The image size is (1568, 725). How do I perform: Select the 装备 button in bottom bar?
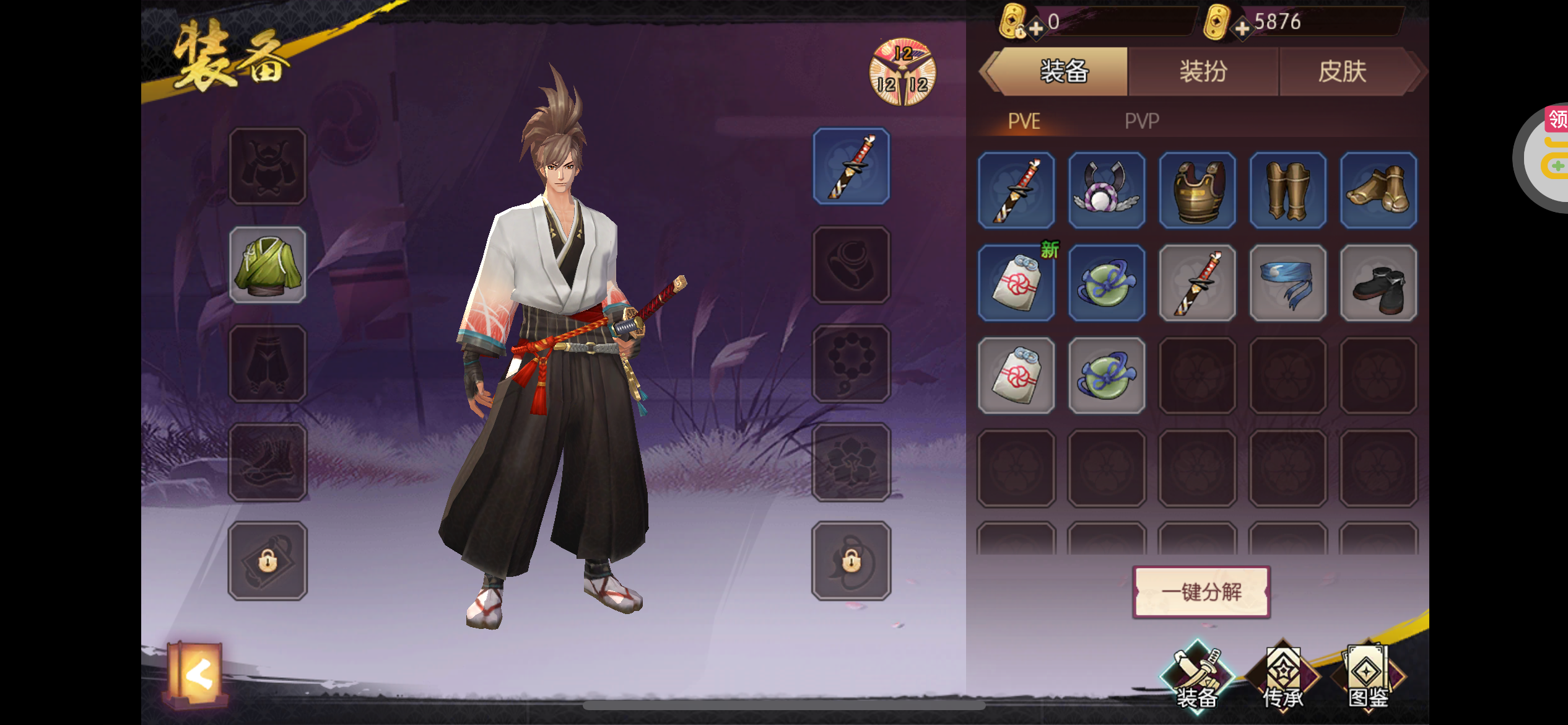[1196, 679]
